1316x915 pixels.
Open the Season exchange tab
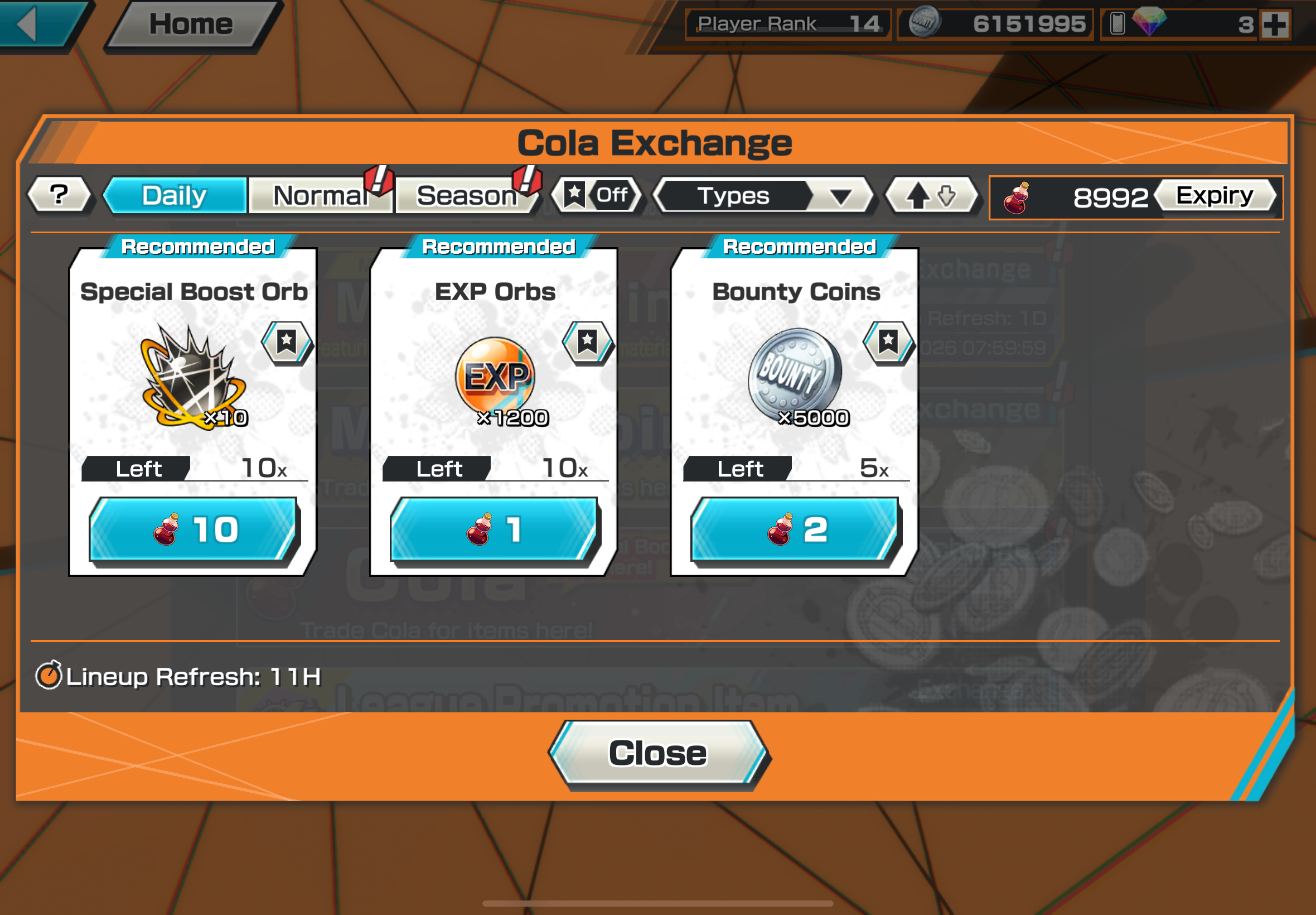point(467,195)
